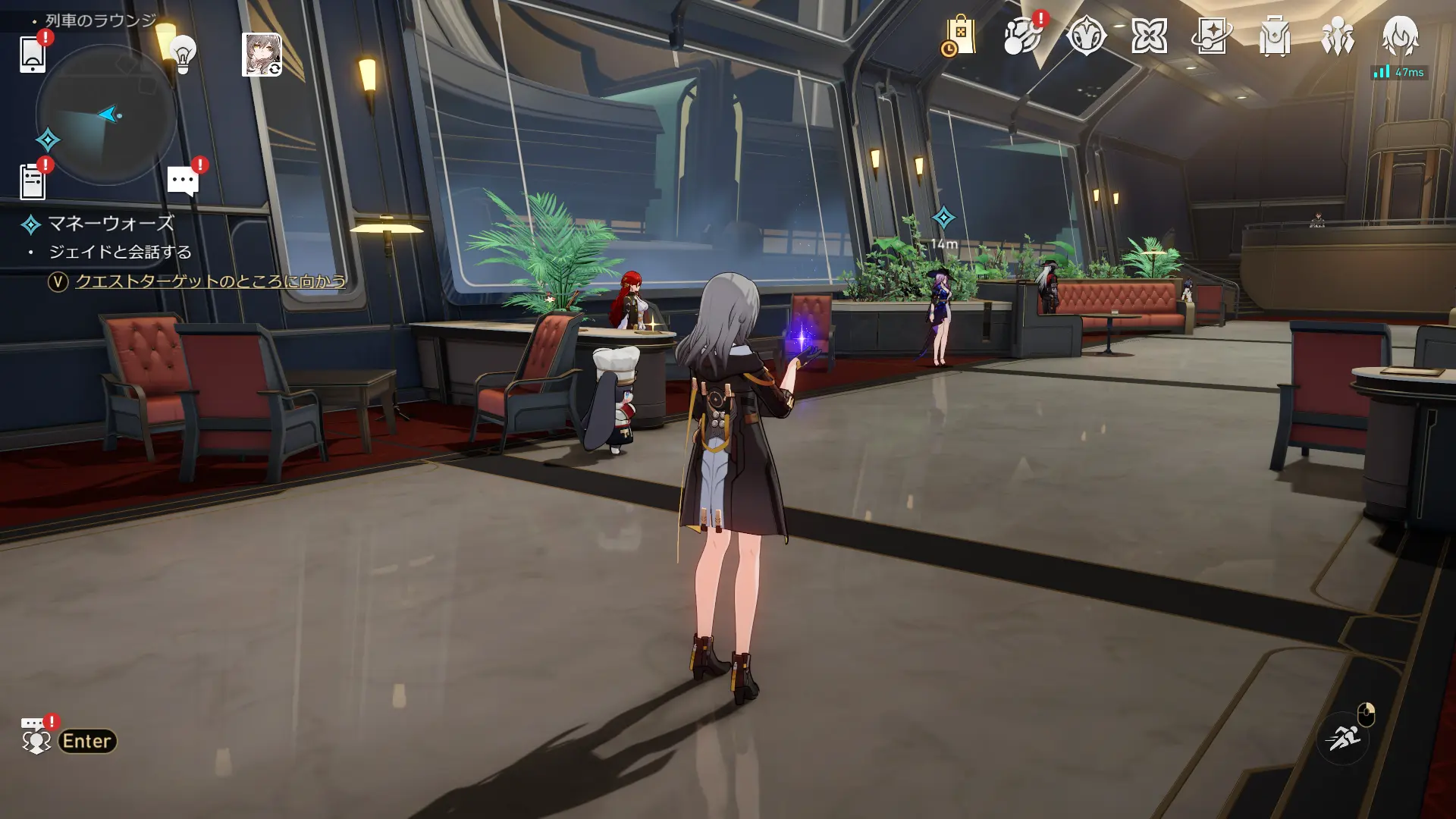The width and height of the screenshot is (1456, 819).
Task: Open the character head profile icon
Action: tap(1400, 36)
